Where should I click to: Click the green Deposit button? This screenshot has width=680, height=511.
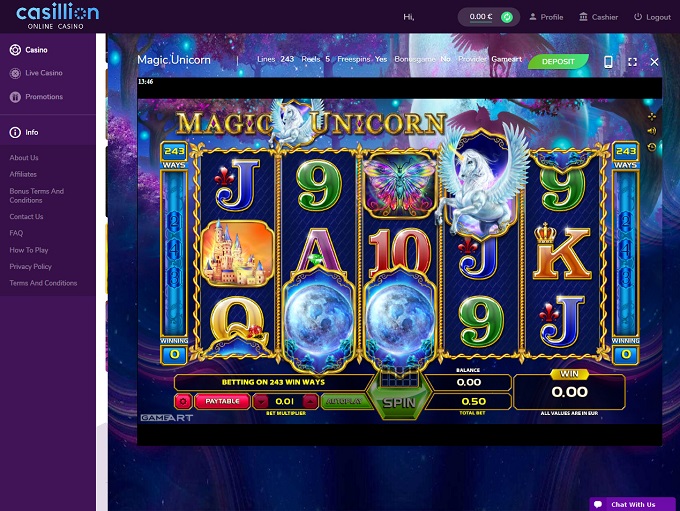(x=558, y=61)
